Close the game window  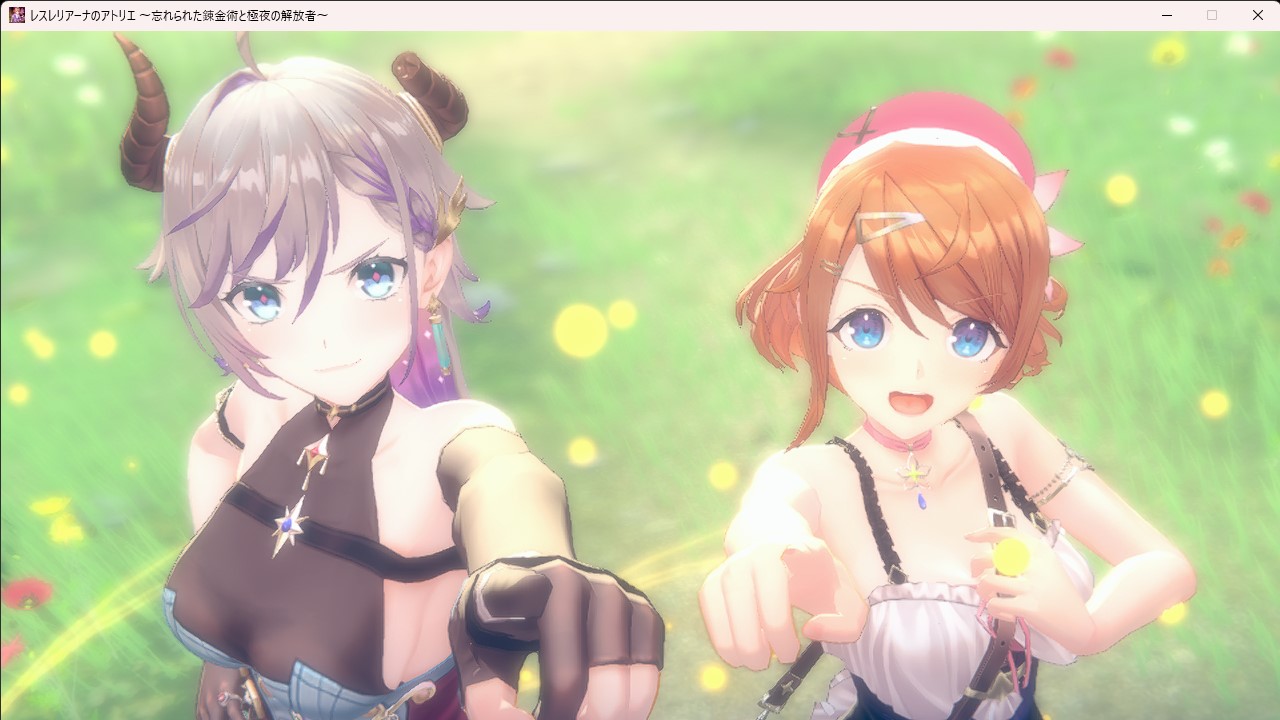click(1257, 15)
